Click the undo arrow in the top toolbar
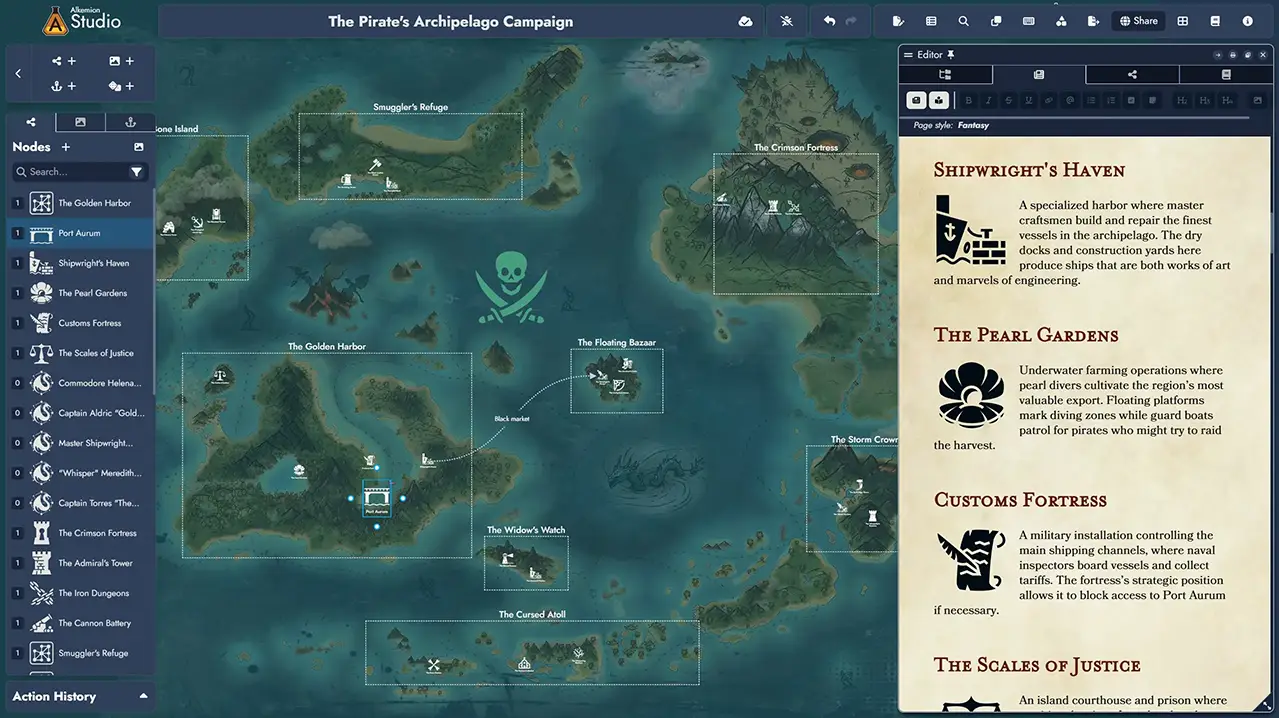The height and width of the screenshot is (718, 1279). pos(829,21)
